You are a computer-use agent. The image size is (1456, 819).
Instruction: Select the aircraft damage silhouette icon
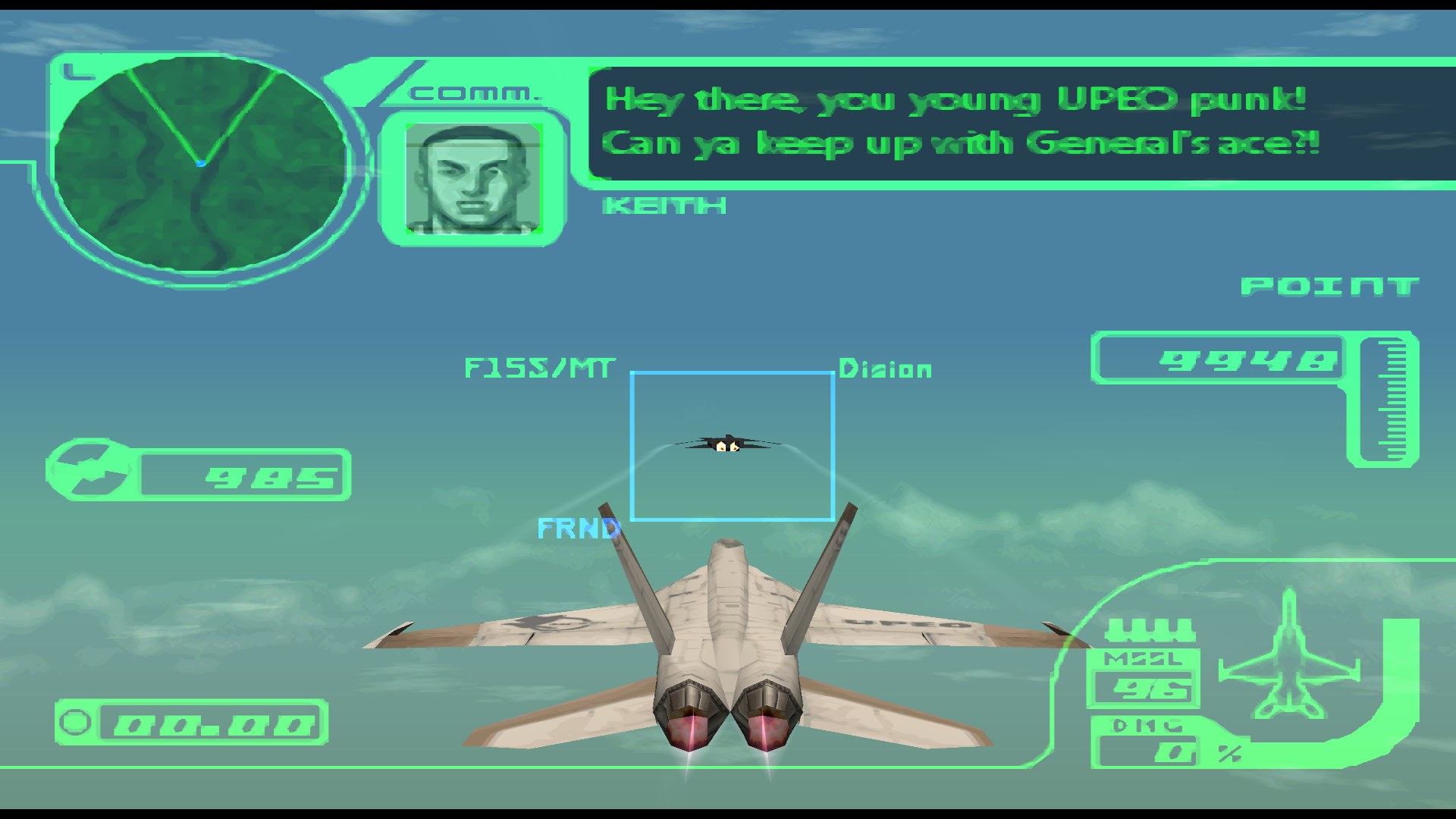1289,652
